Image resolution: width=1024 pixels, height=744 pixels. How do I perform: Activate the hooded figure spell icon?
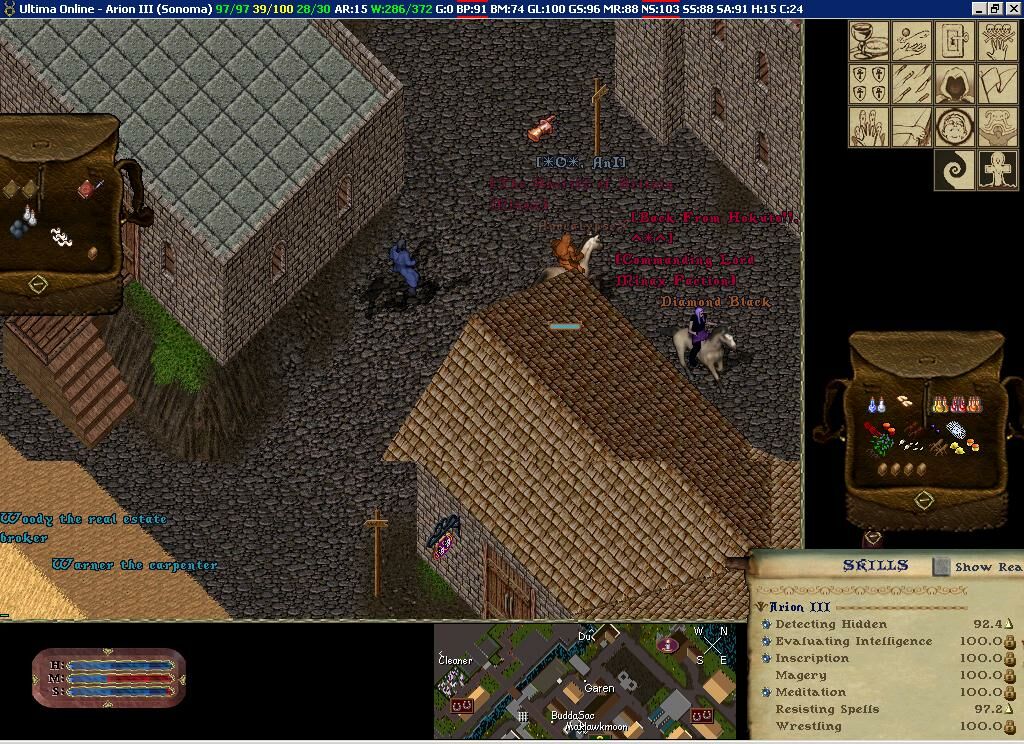(955, 84)
